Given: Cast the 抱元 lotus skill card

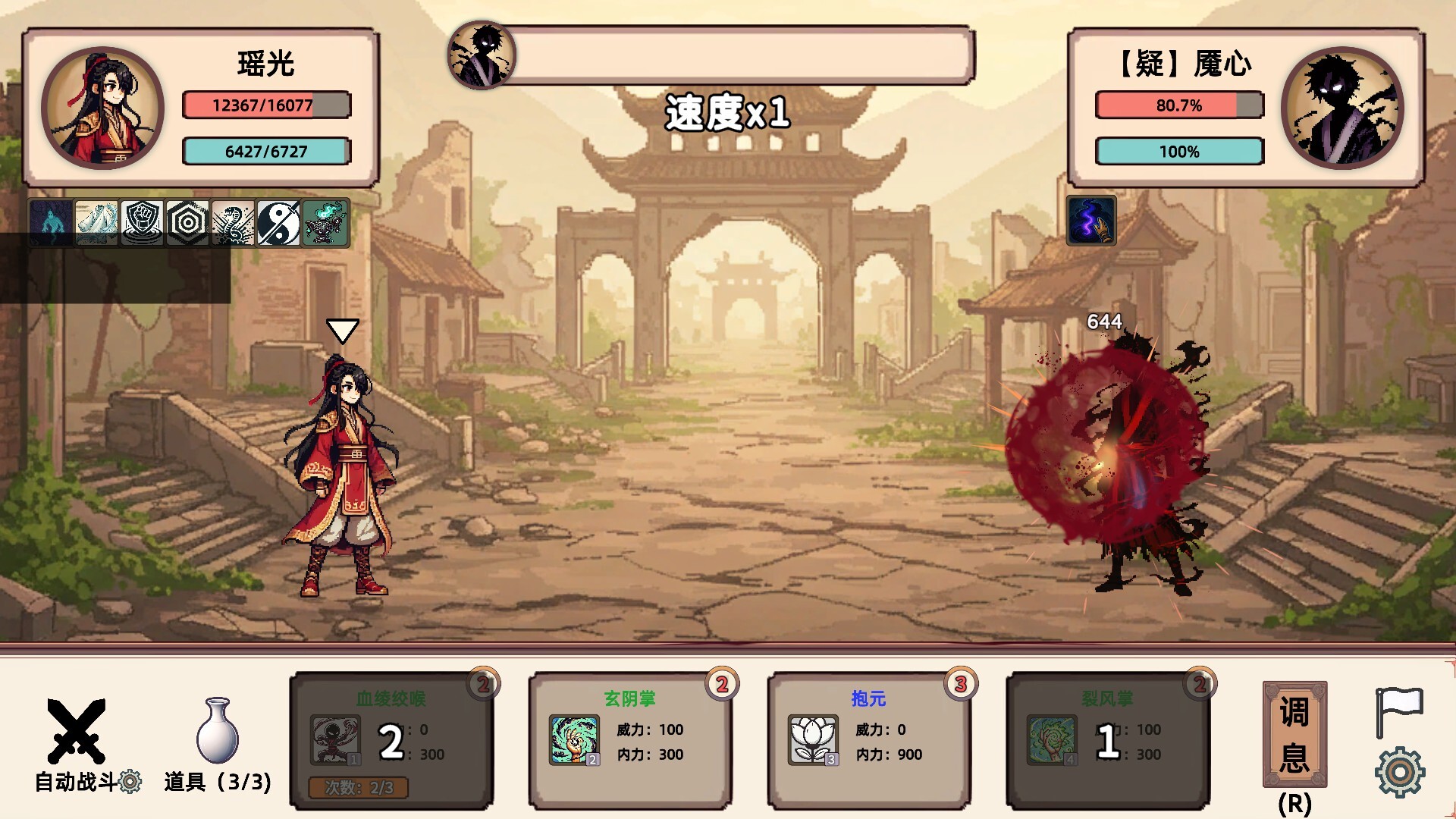Looking at the screenshot, I should (868, 740).
